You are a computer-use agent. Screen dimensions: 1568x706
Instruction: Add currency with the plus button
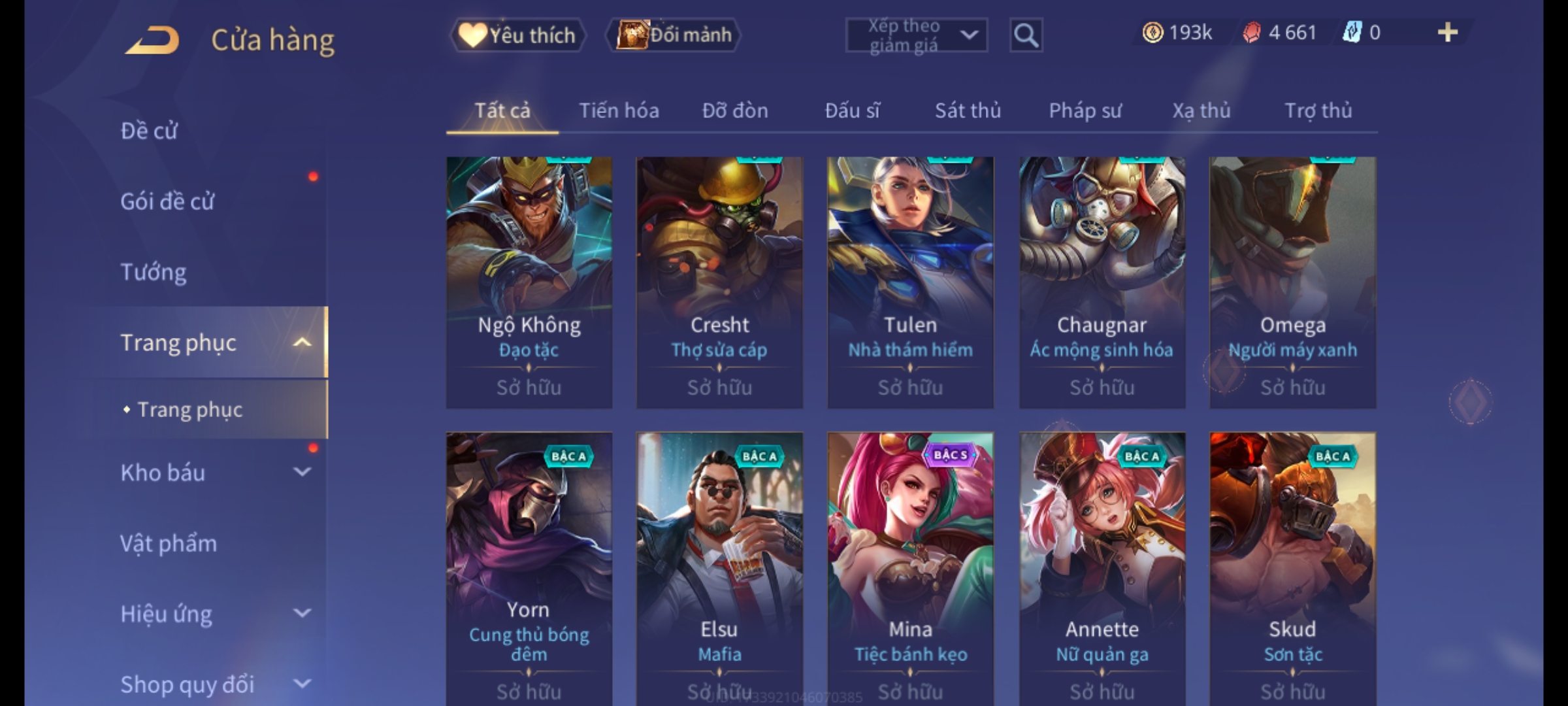[x=1447, y=33]
